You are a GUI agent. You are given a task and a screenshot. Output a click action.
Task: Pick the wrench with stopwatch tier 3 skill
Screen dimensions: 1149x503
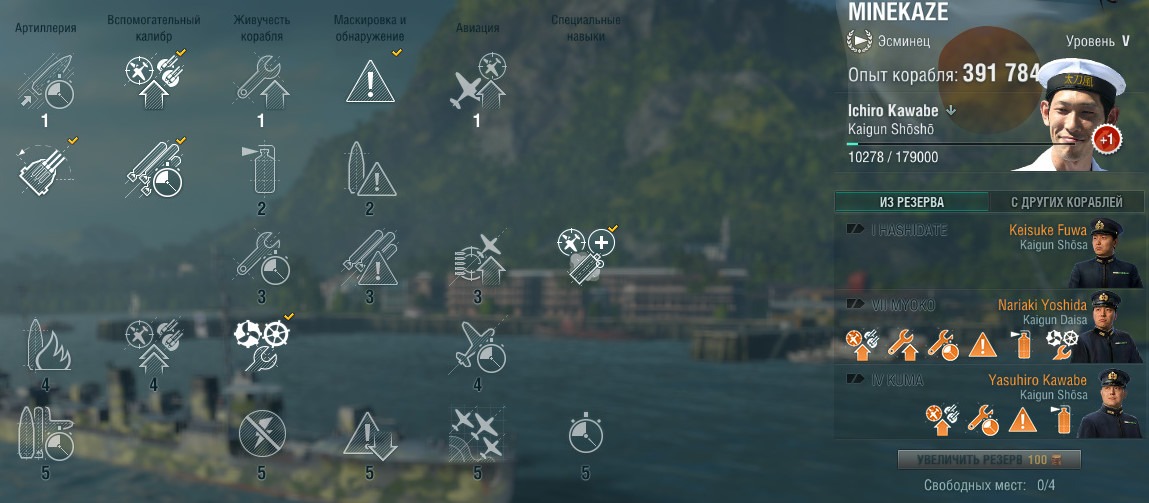tap(261, 258)
